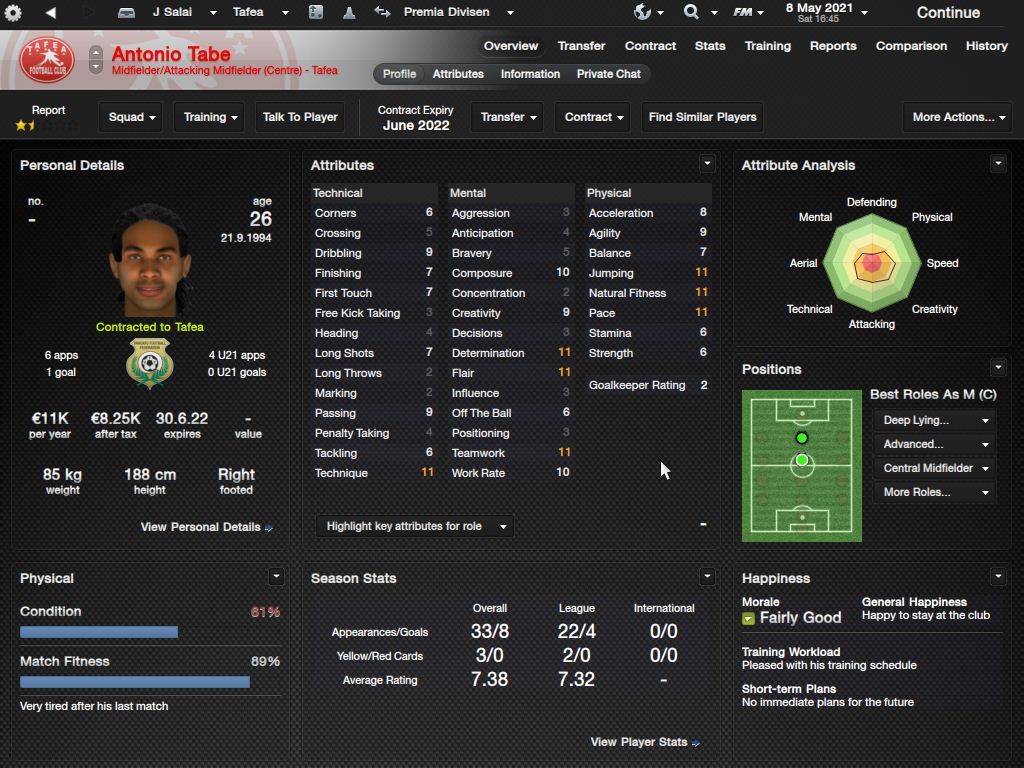The width and height of the screenshot is (1024, 768).
Task: Follow the View Personal Details link
Action: tap(206, 527)
